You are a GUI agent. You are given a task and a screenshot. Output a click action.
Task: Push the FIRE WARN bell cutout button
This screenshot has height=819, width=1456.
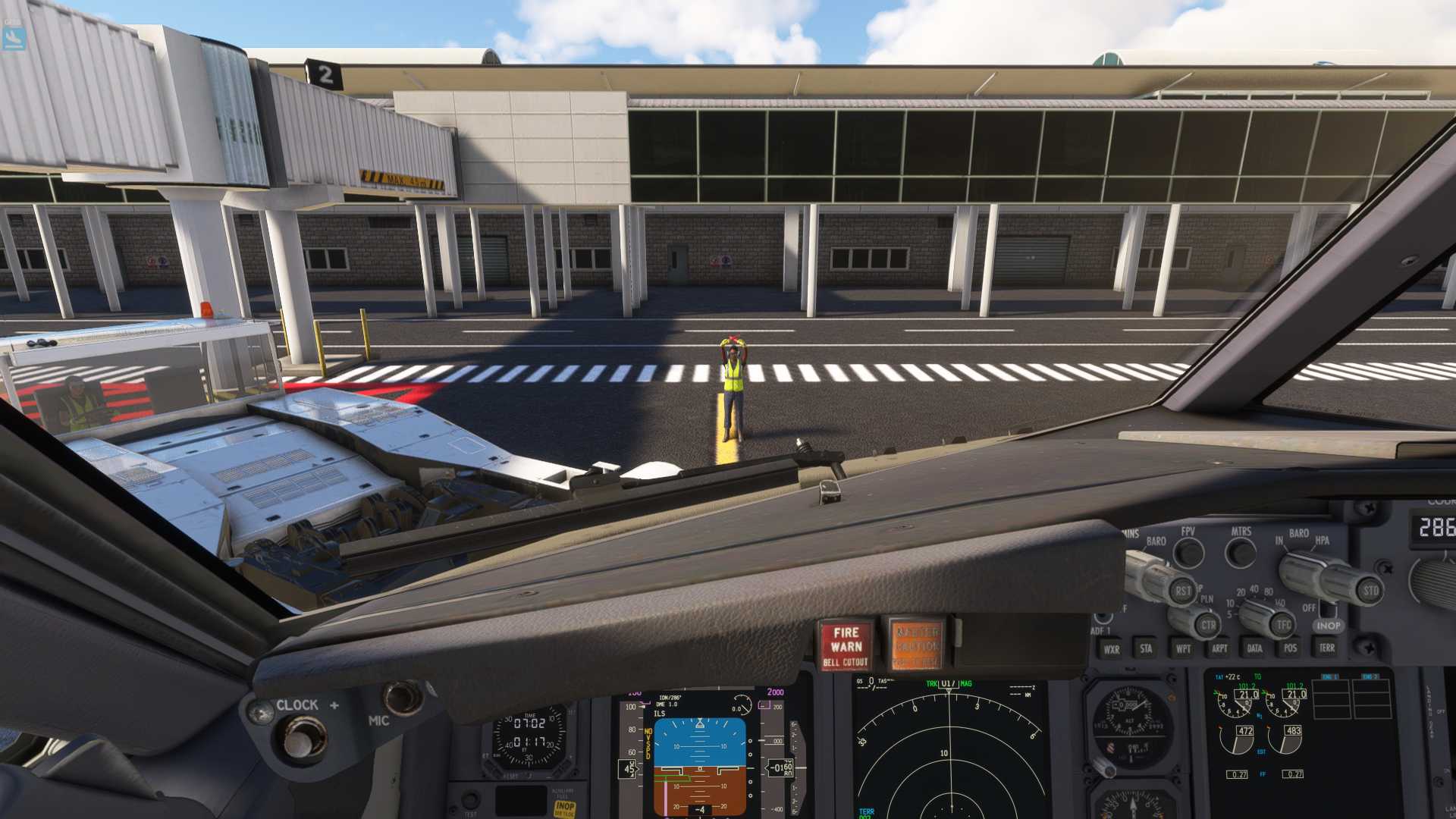click(846, 645)
